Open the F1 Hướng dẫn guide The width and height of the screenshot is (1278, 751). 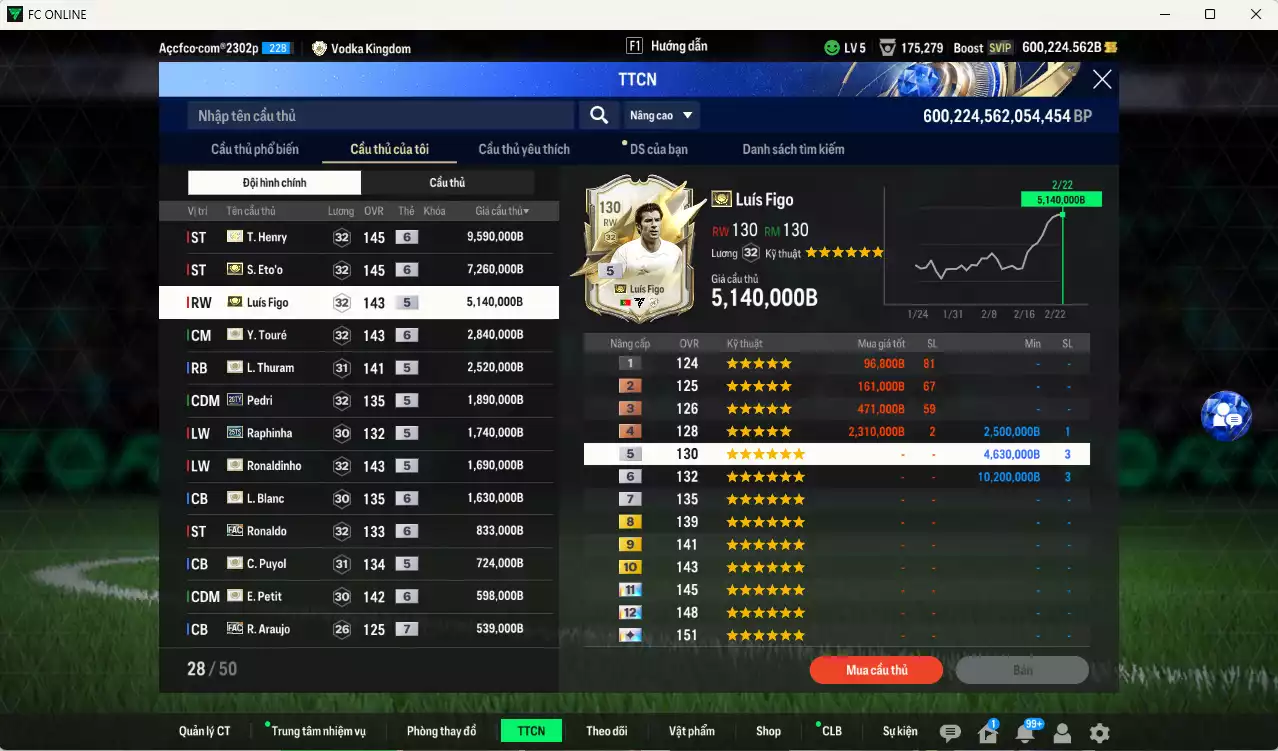(667, 47)
